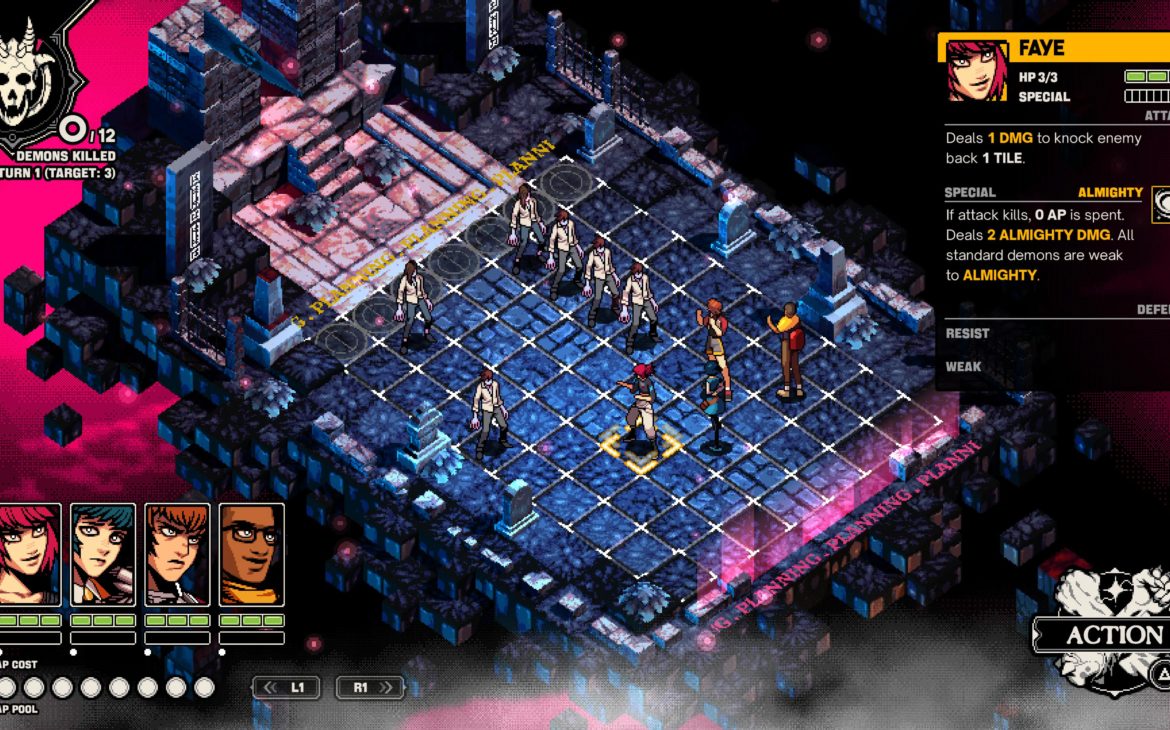Select Faye's red-haired party portrait

28,555
